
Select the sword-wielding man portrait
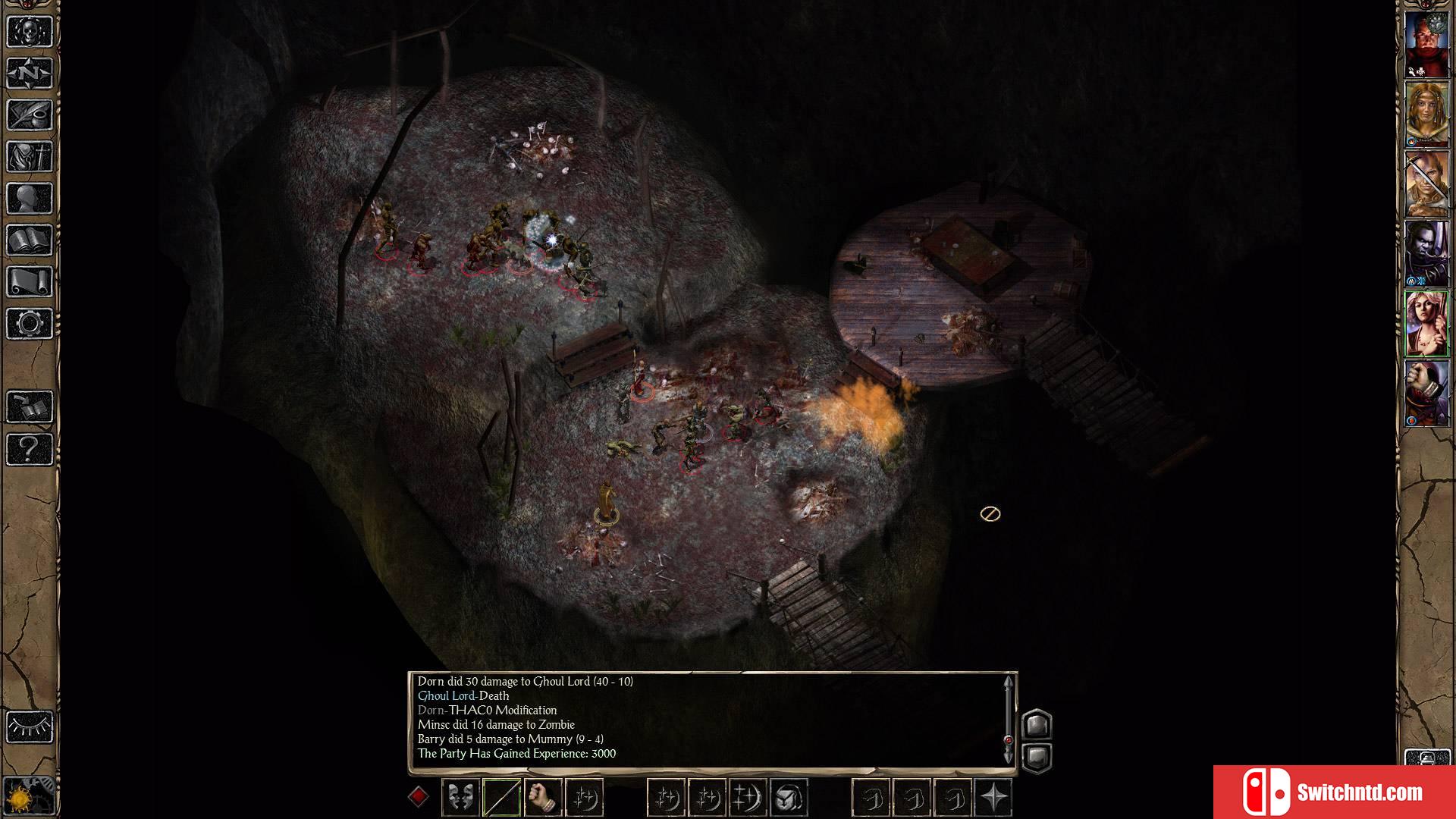click(1426, 184)
